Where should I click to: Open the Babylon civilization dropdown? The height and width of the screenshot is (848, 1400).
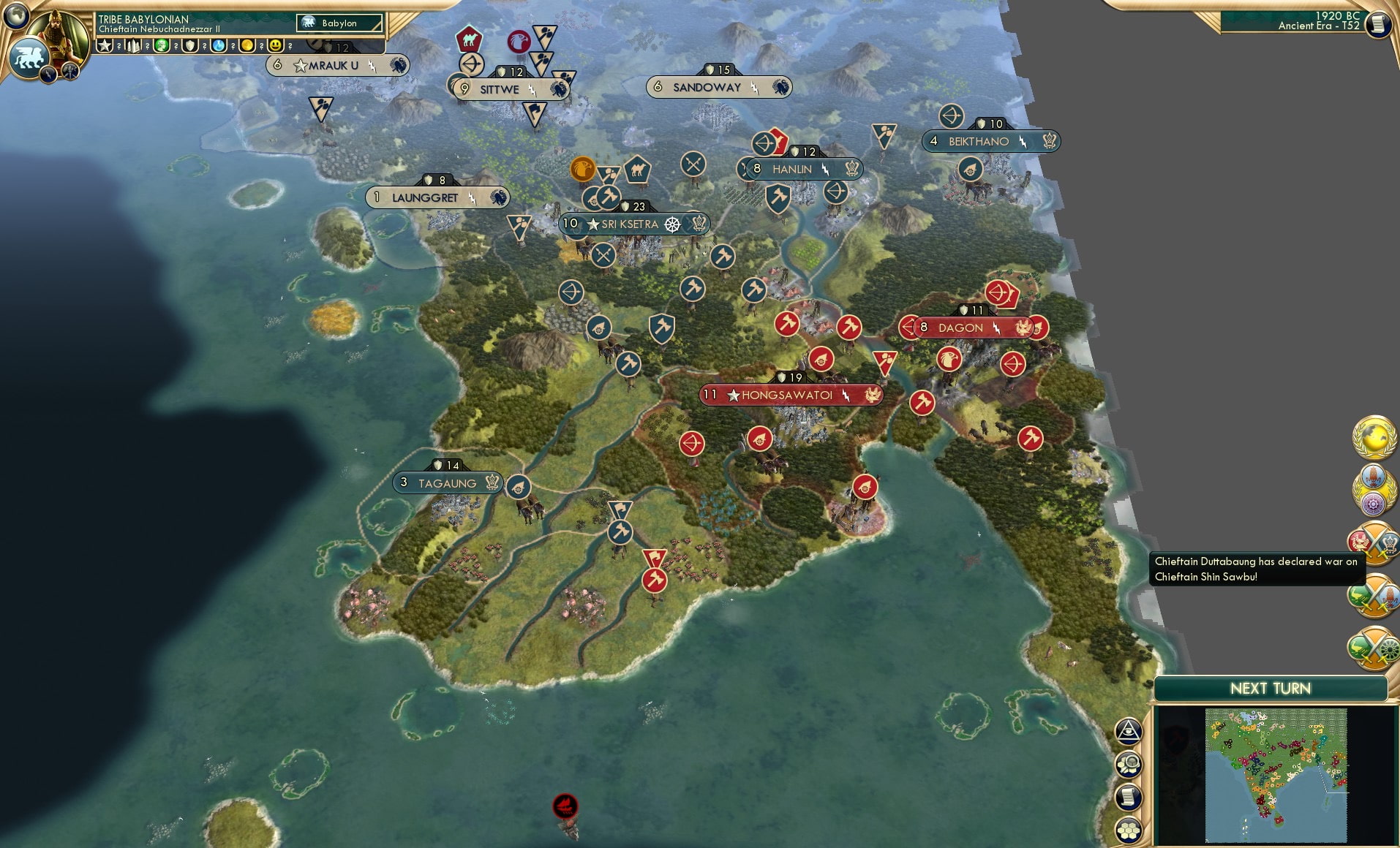(x=340, y=23)
